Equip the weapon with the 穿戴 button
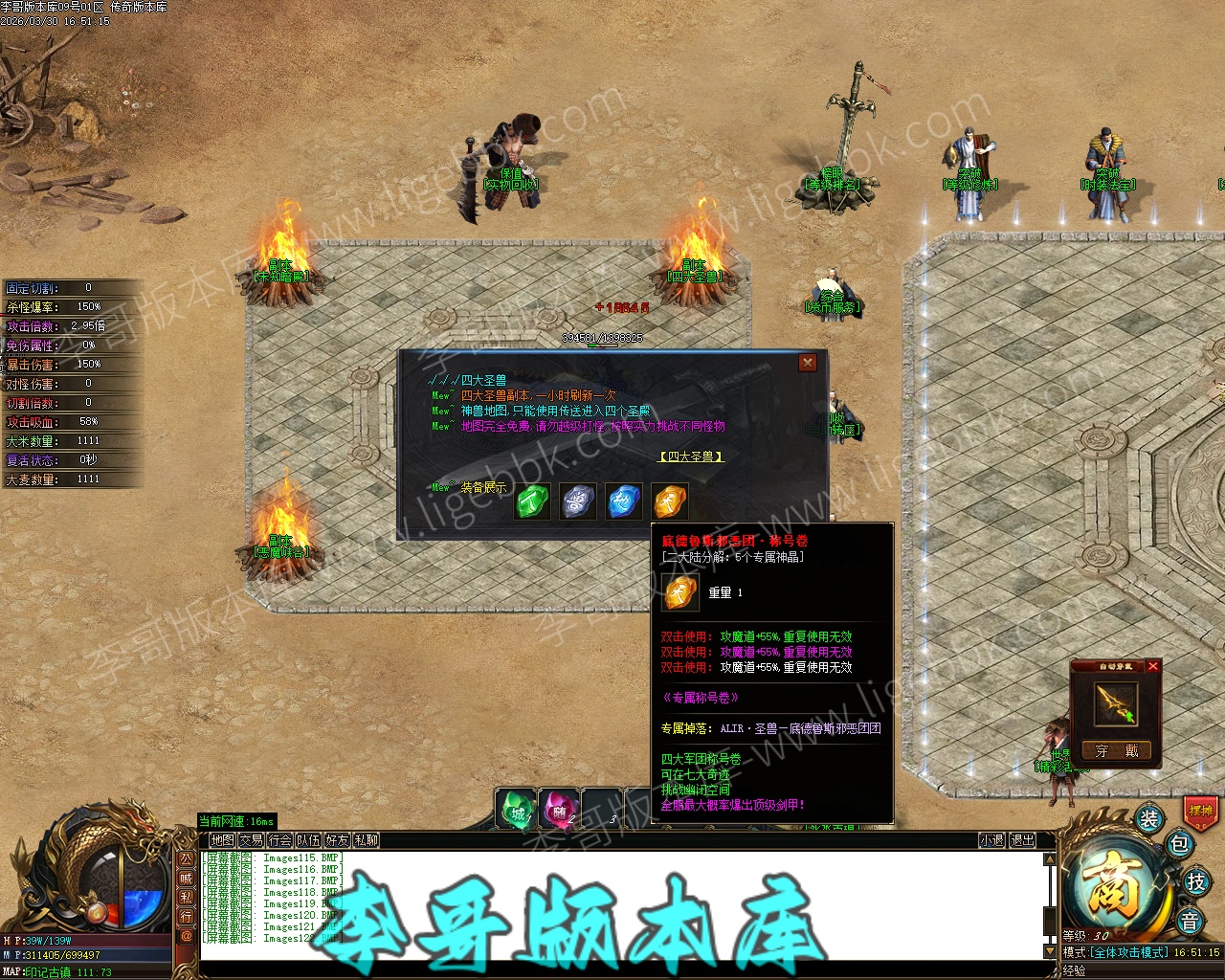The height and width of the screenshot is (980, 1225). pyautogui.click(x=1116, y=751)
